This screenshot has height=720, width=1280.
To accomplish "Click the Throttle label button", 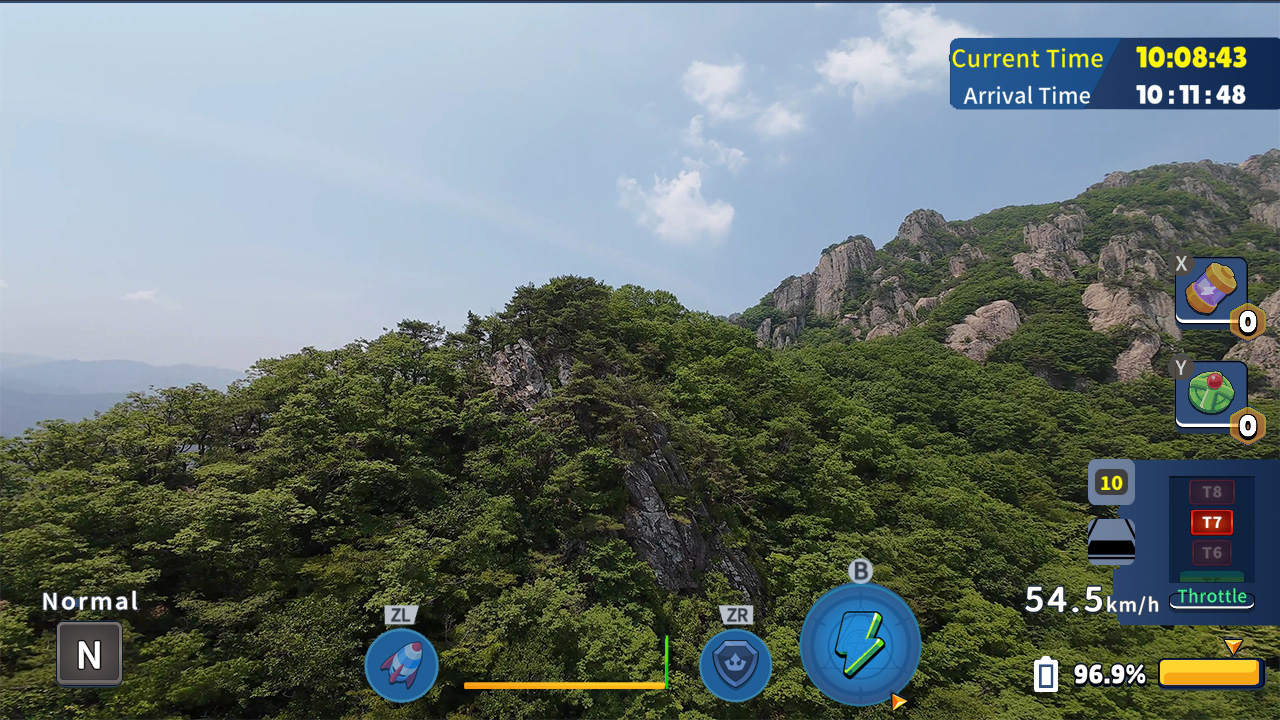I will point(1213,597).
